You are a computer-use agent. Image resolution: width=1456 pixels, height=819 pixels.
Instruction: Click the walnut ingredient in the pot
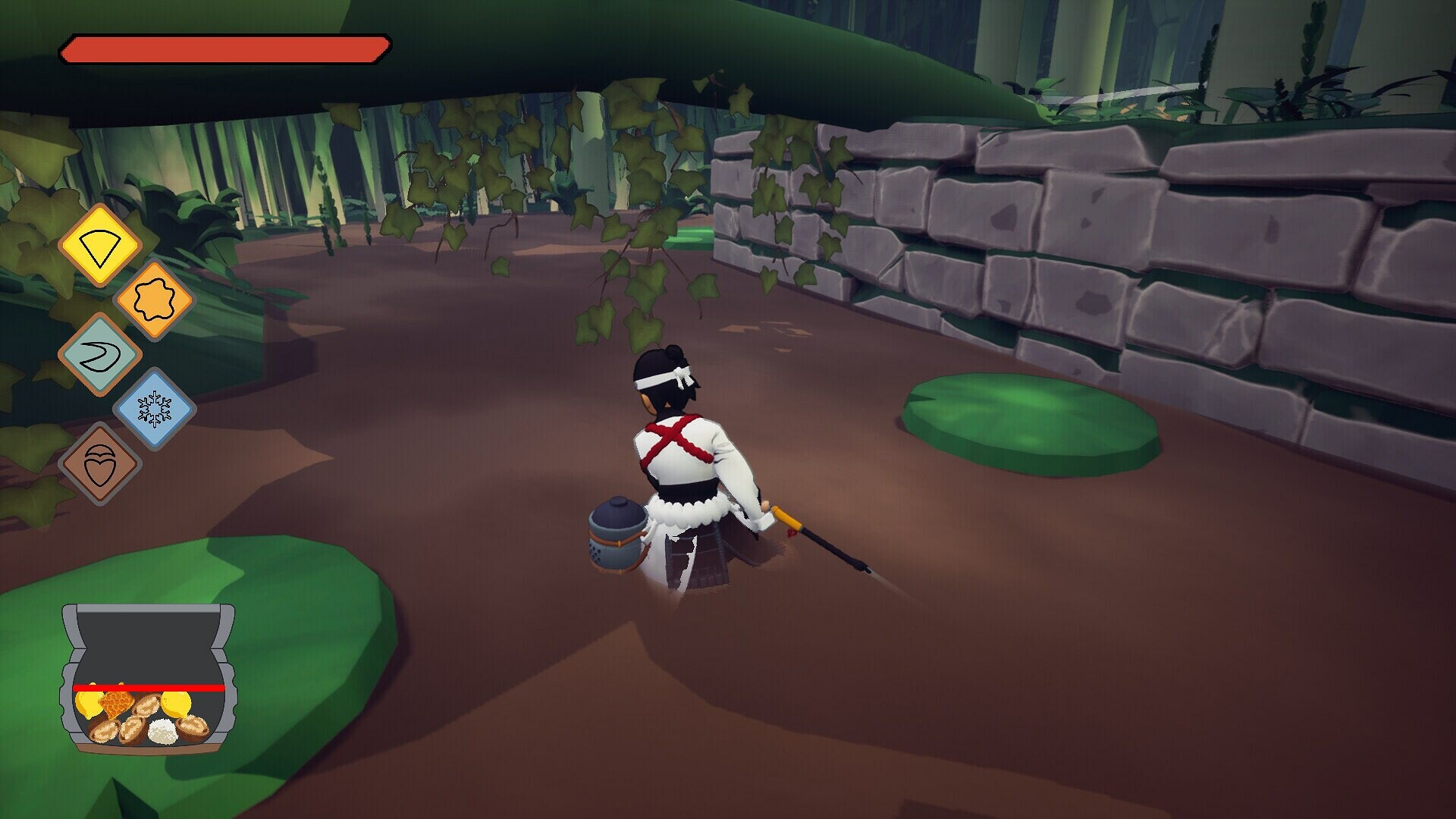pos(105,731)
